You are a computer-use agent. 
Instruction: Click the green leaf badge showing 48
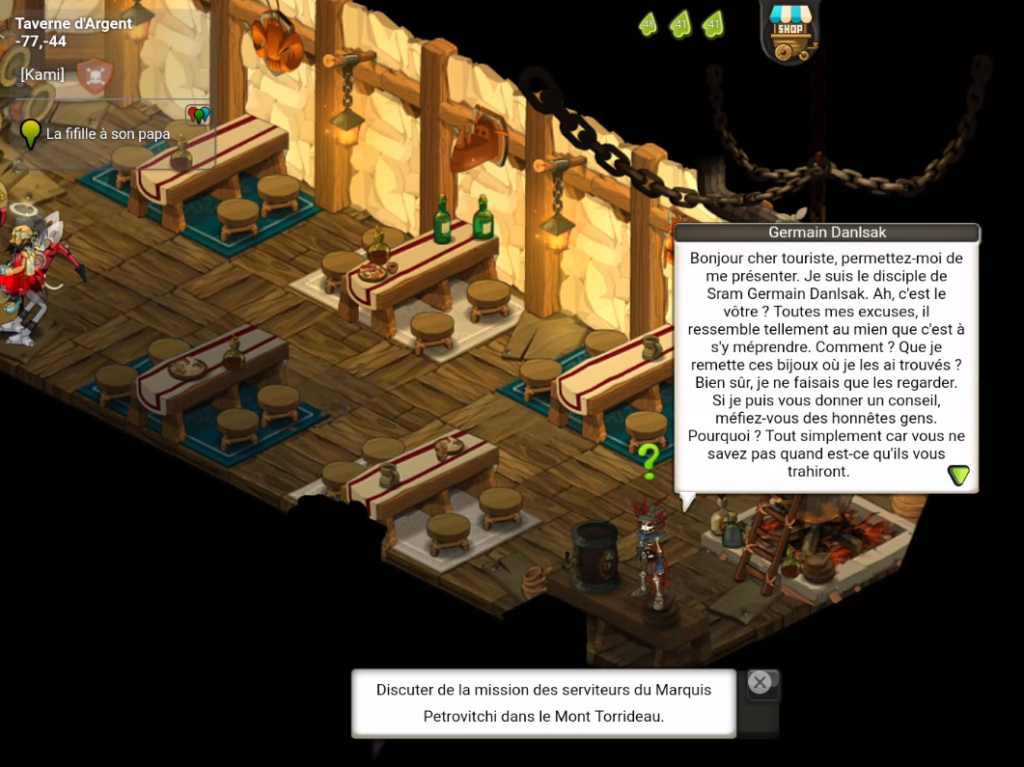point(648,24)
